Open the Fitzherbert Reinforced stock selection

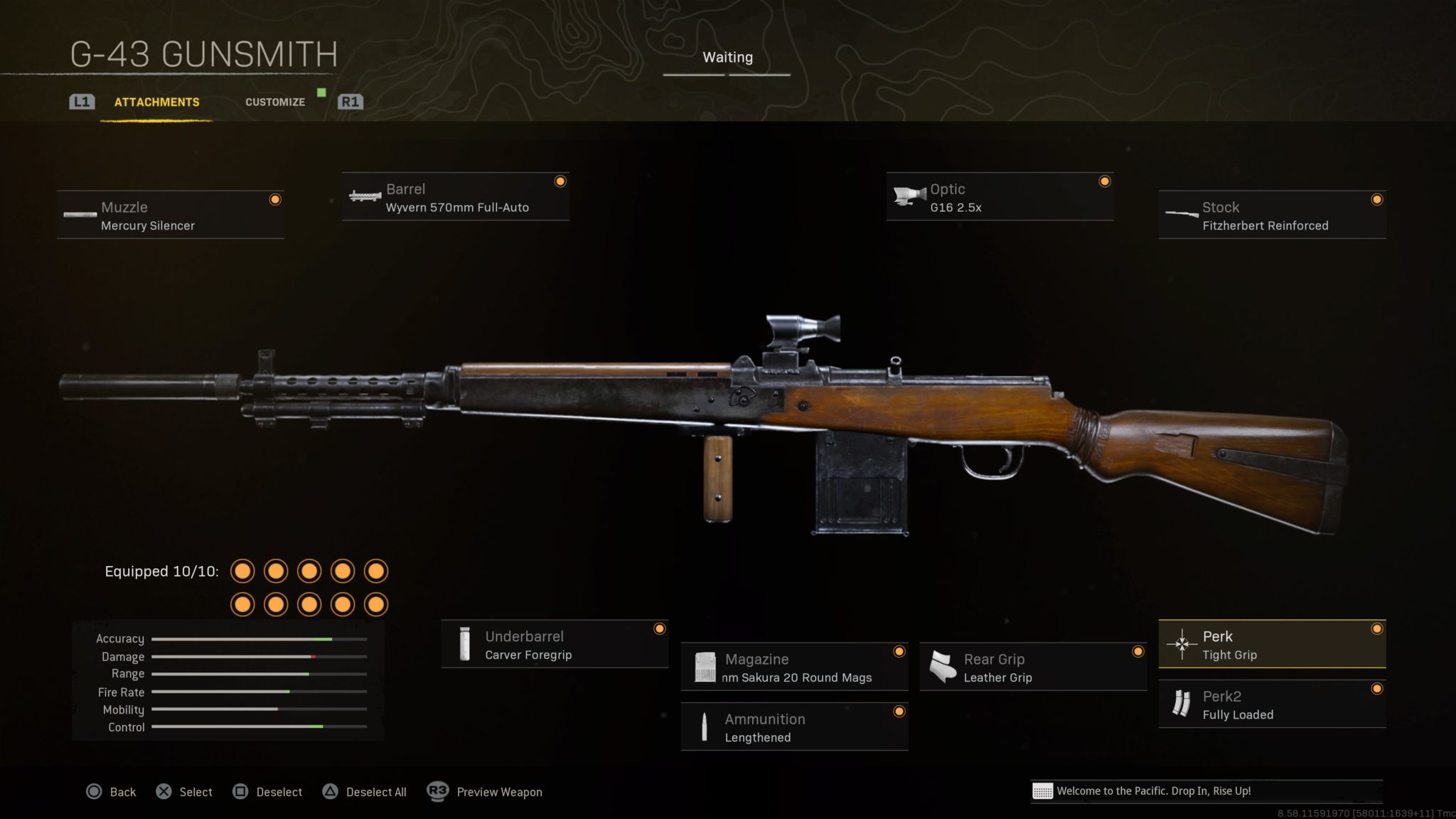point(1271,214)
